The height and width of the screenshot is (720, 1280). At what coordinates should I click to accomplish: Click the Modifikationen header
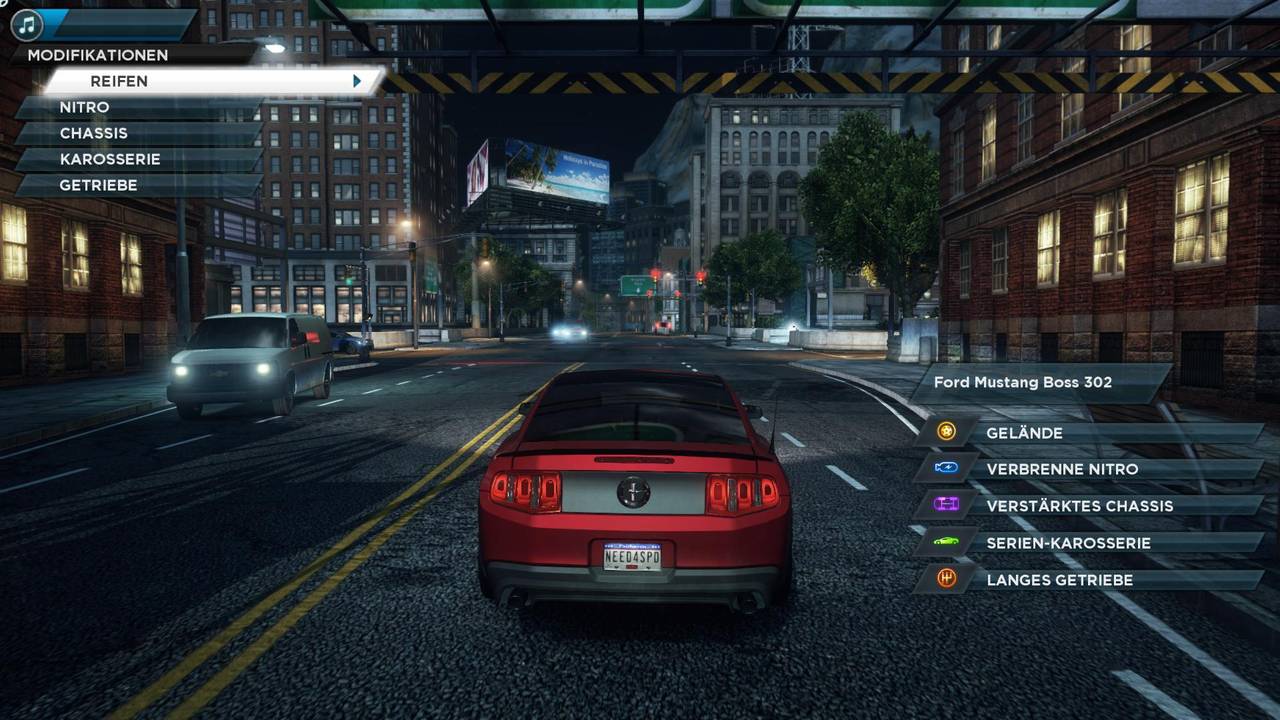point(98,55)
